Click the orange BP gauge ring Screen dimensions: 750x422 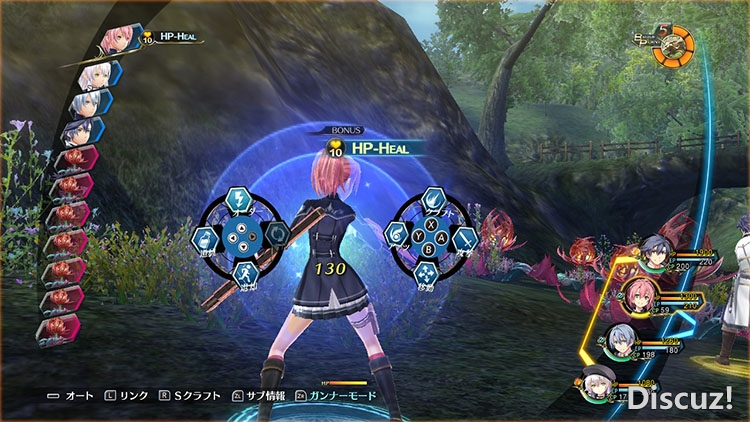tap(673, 44)
